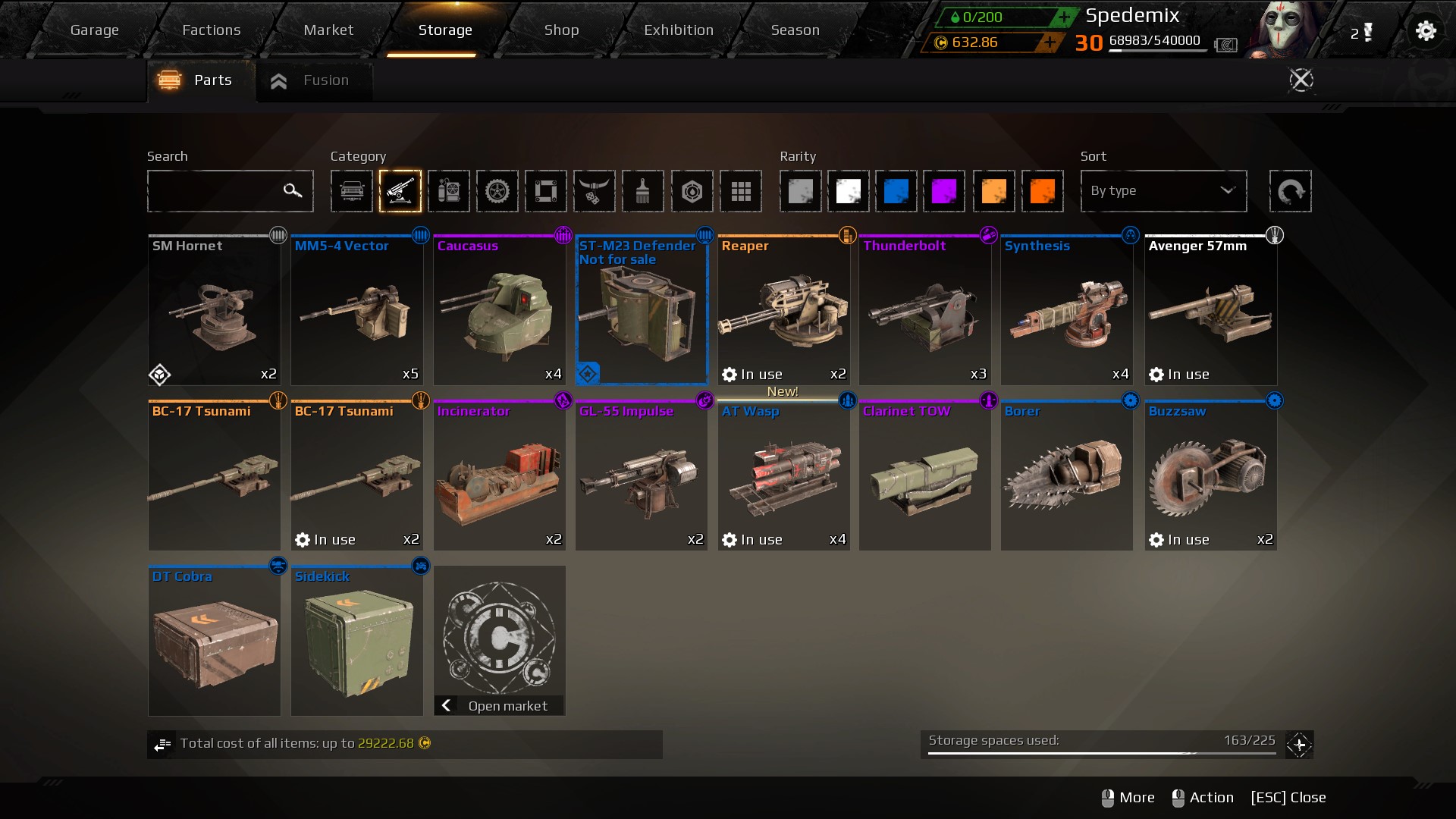Image resolution: width=1456 pixels, height=819 pixels.
Task: Open the settings gear button
Action: tap(1426, 31)
